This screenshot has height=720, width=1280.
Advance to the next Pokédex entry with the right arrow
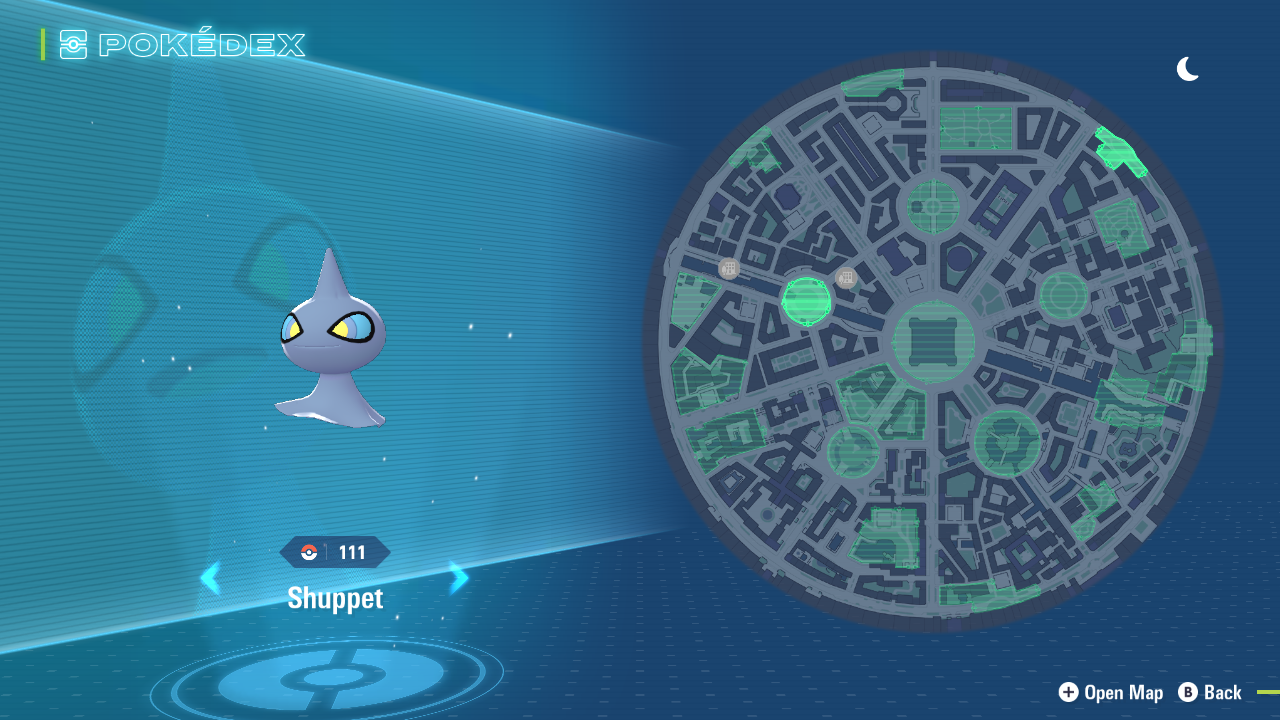pos(458,578)
